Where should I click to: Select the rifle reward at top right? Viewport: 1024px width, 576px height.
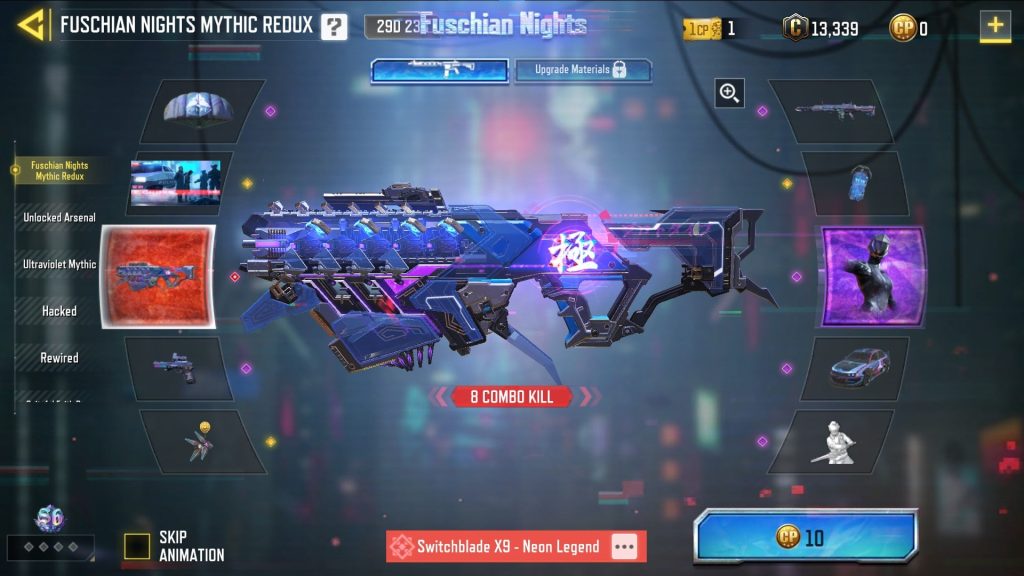pos(829,110)
